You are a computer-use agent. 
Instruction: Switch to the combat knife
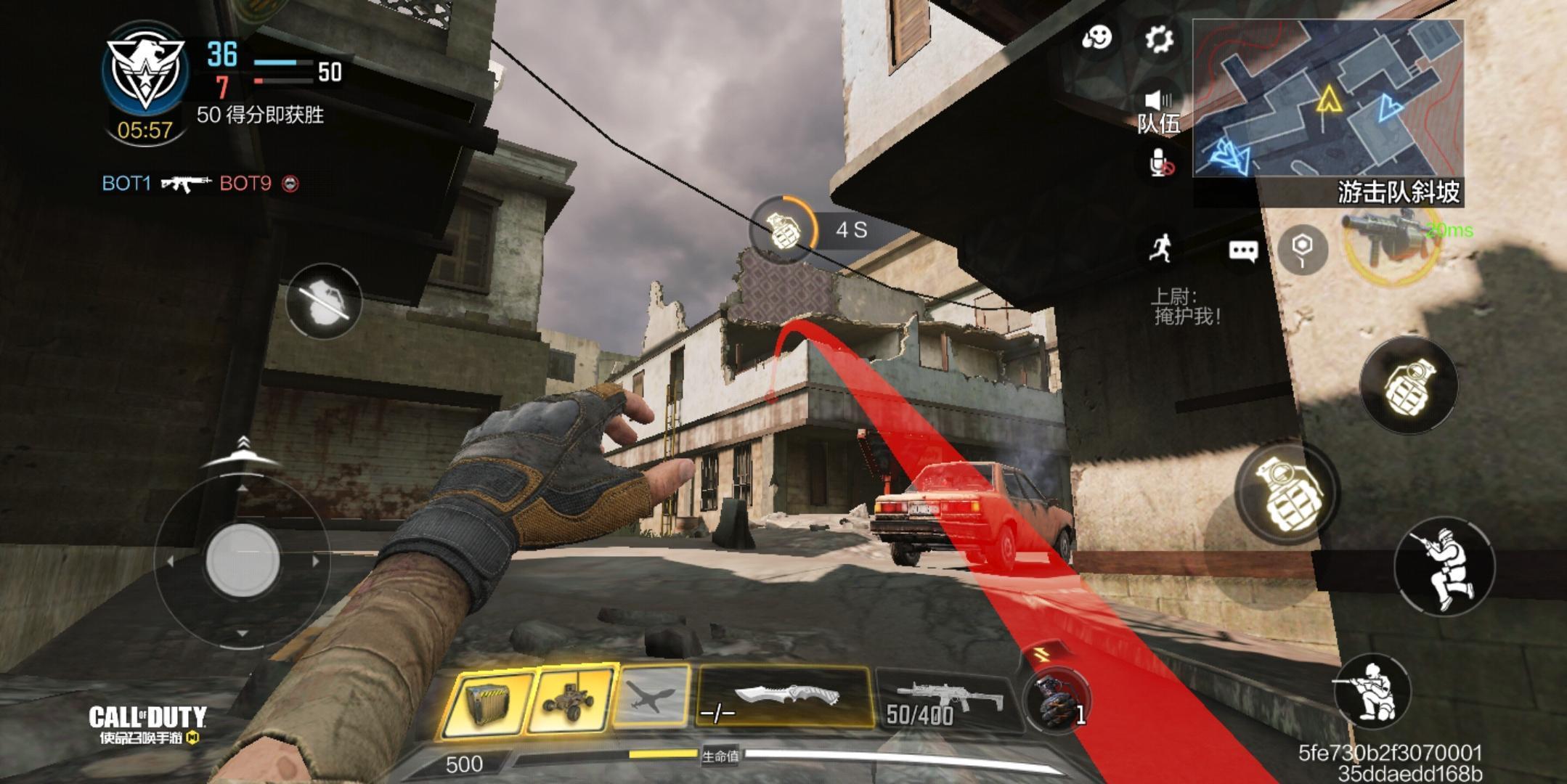coord(784,697)
